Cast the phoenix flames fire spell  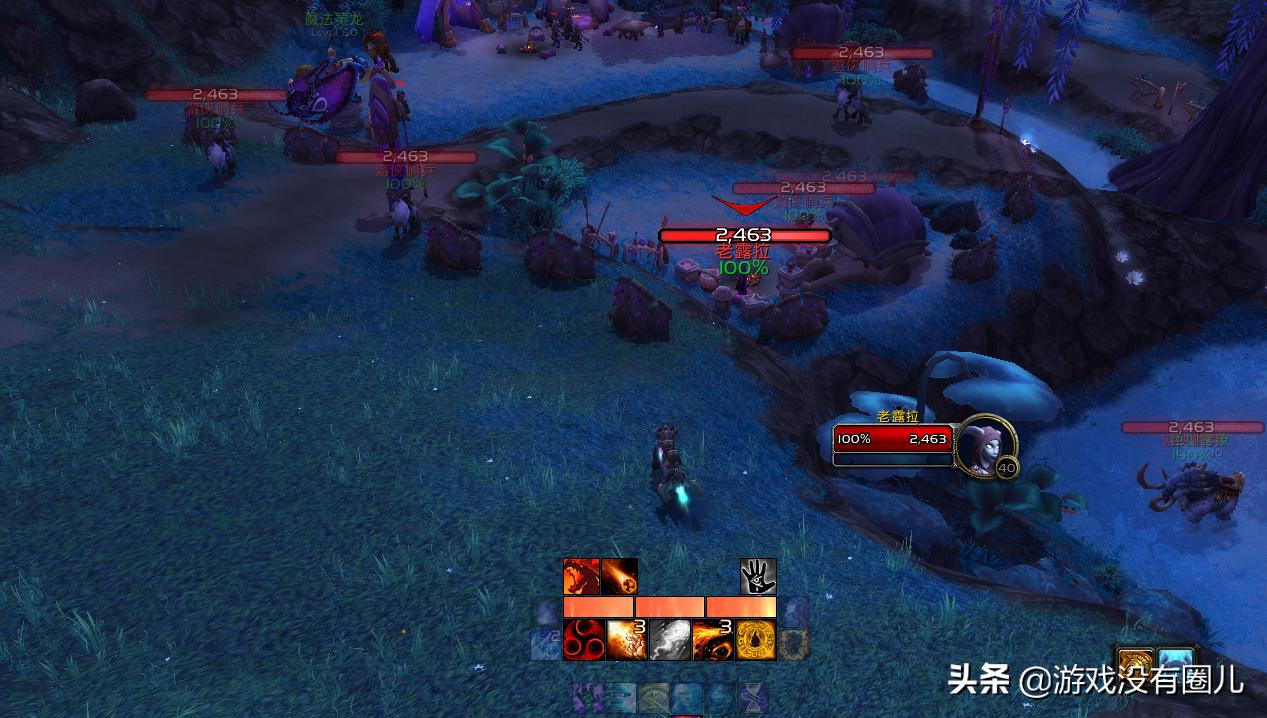[712, 640]
